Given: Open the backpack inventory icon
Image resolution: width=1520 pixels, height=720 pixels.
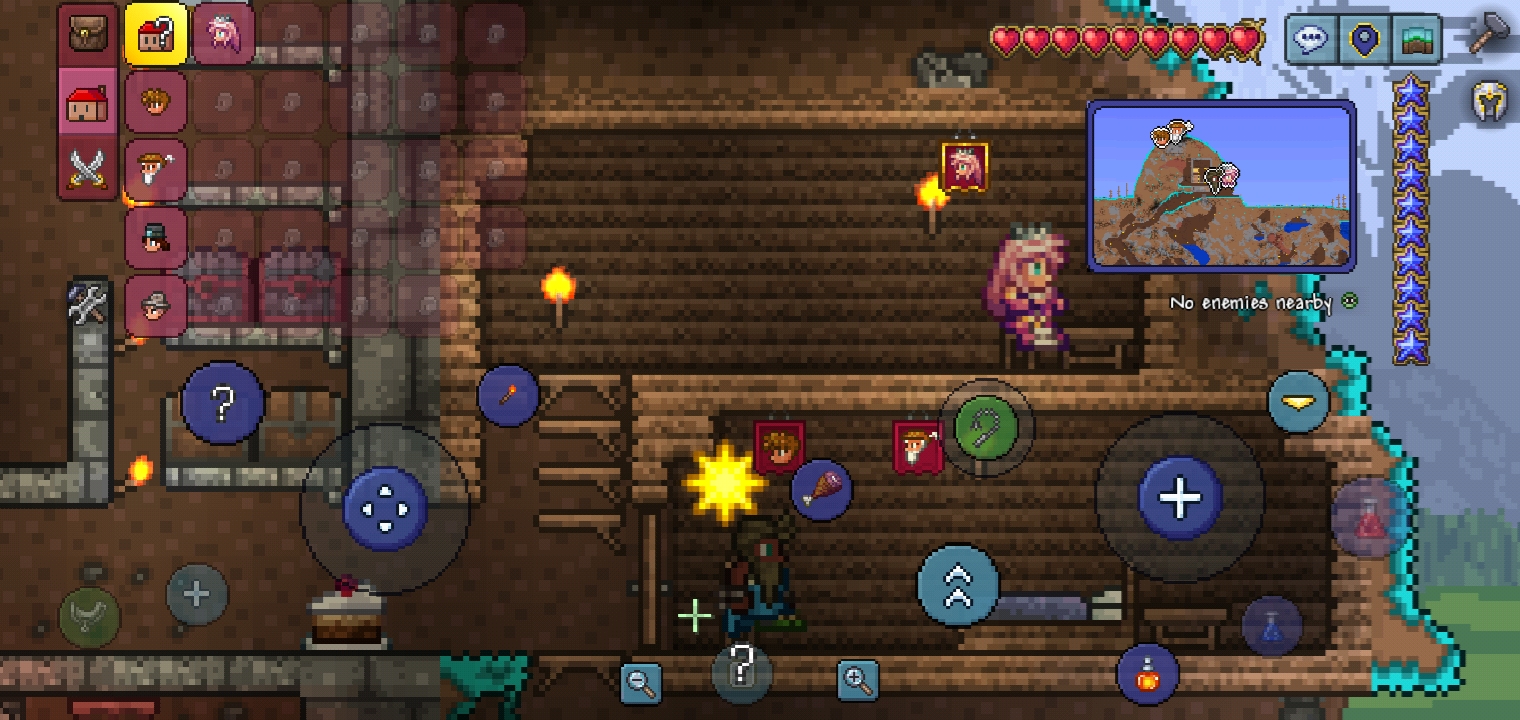Looking at the screenshot, I should pos(87,32).
